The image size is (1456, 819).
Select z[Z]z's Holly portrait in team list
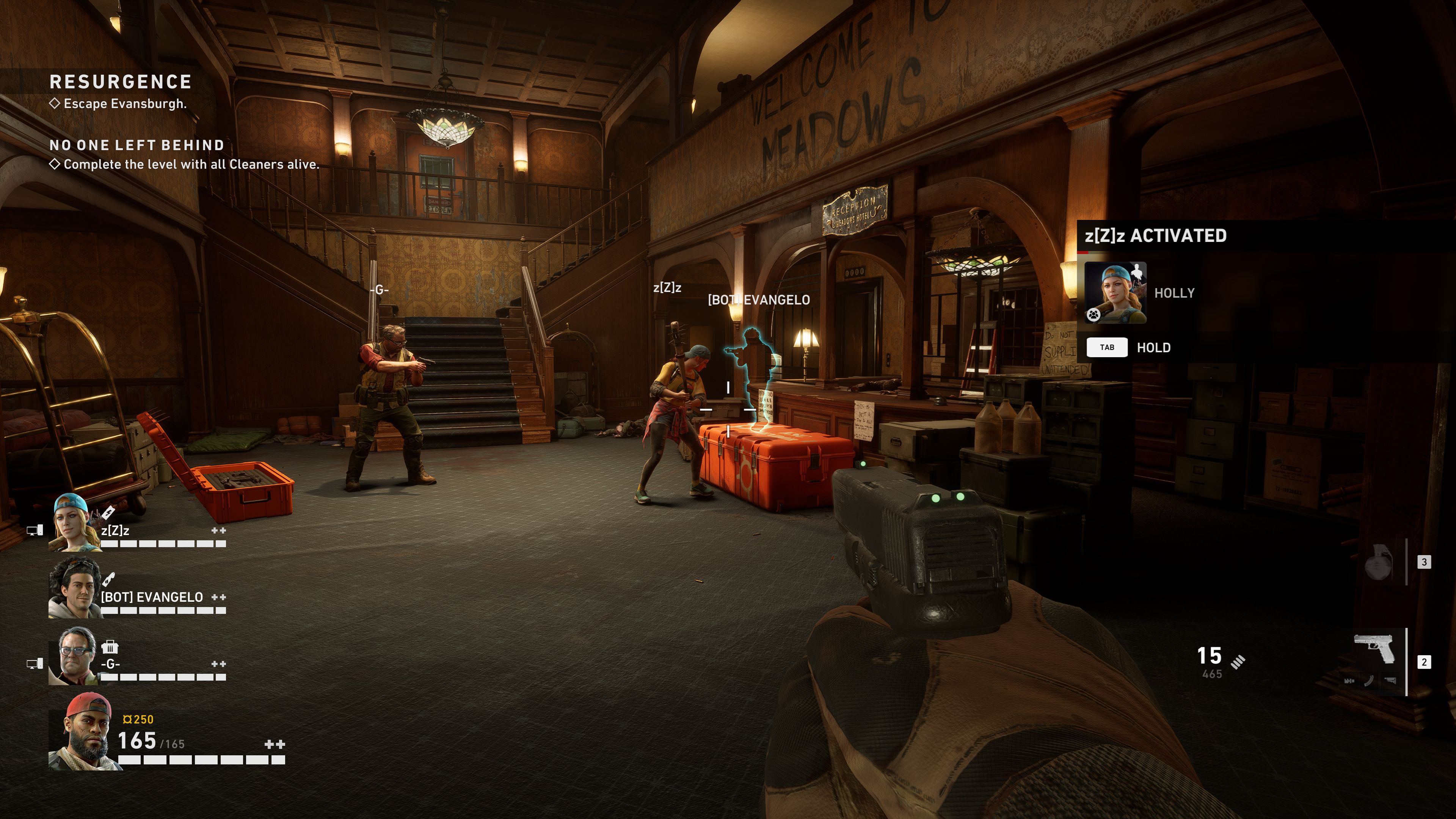[x=72, y=522]
